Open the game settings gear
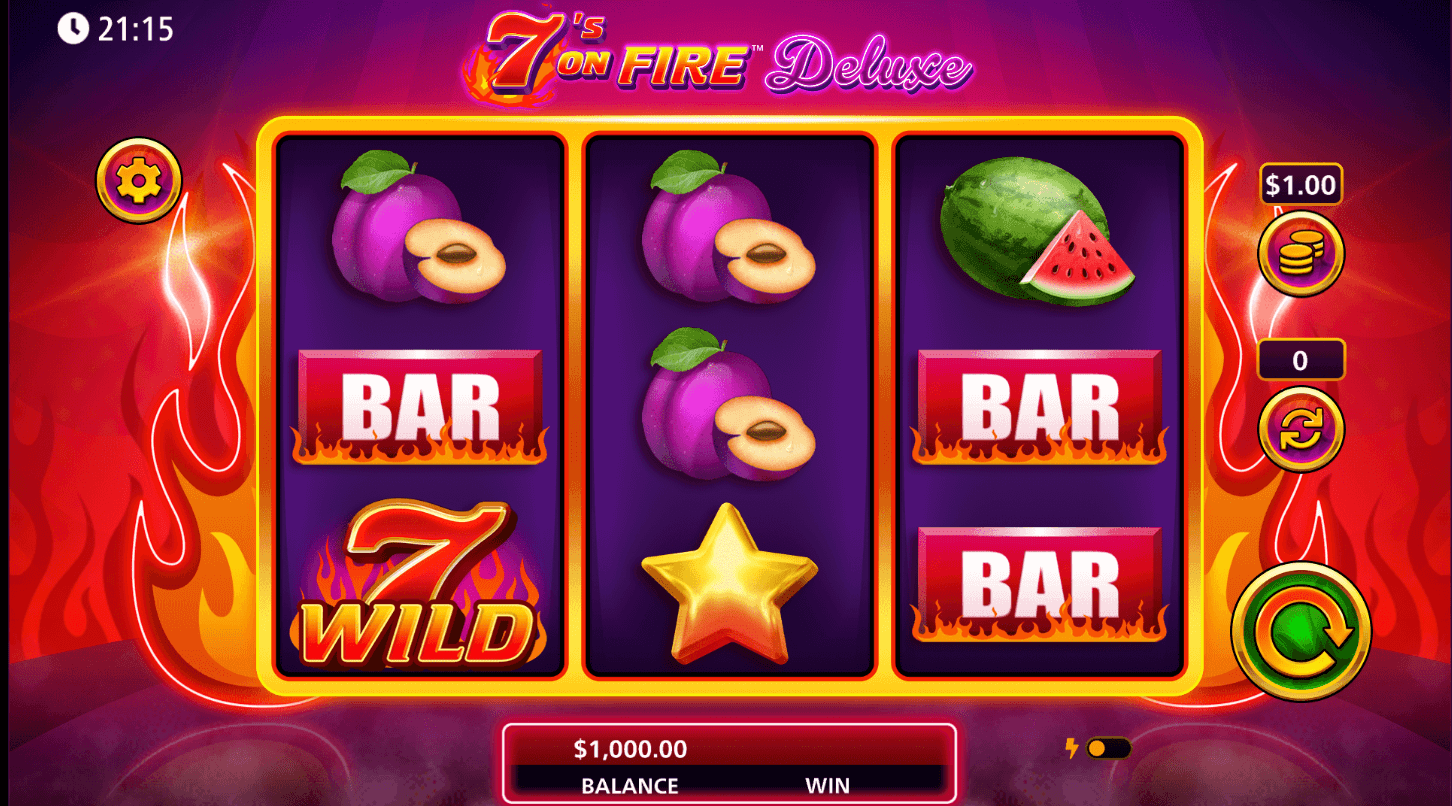Viewport: 1452px width, 806px height. click(x=138, y=181)
